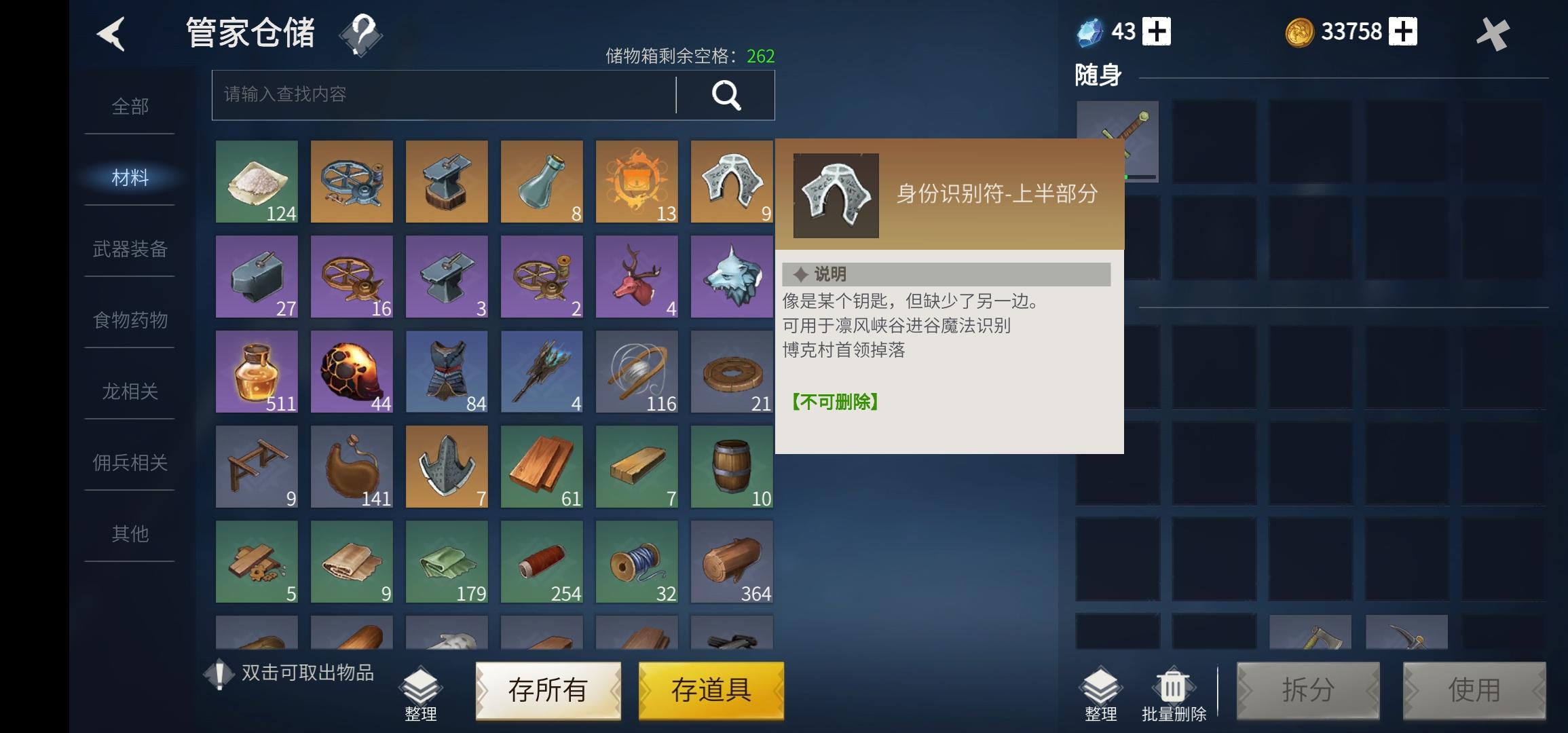Image resolution: width=1568 pixels, height=733 pixels.
Task: Select the anvil item with count 3
Action: 447,277
